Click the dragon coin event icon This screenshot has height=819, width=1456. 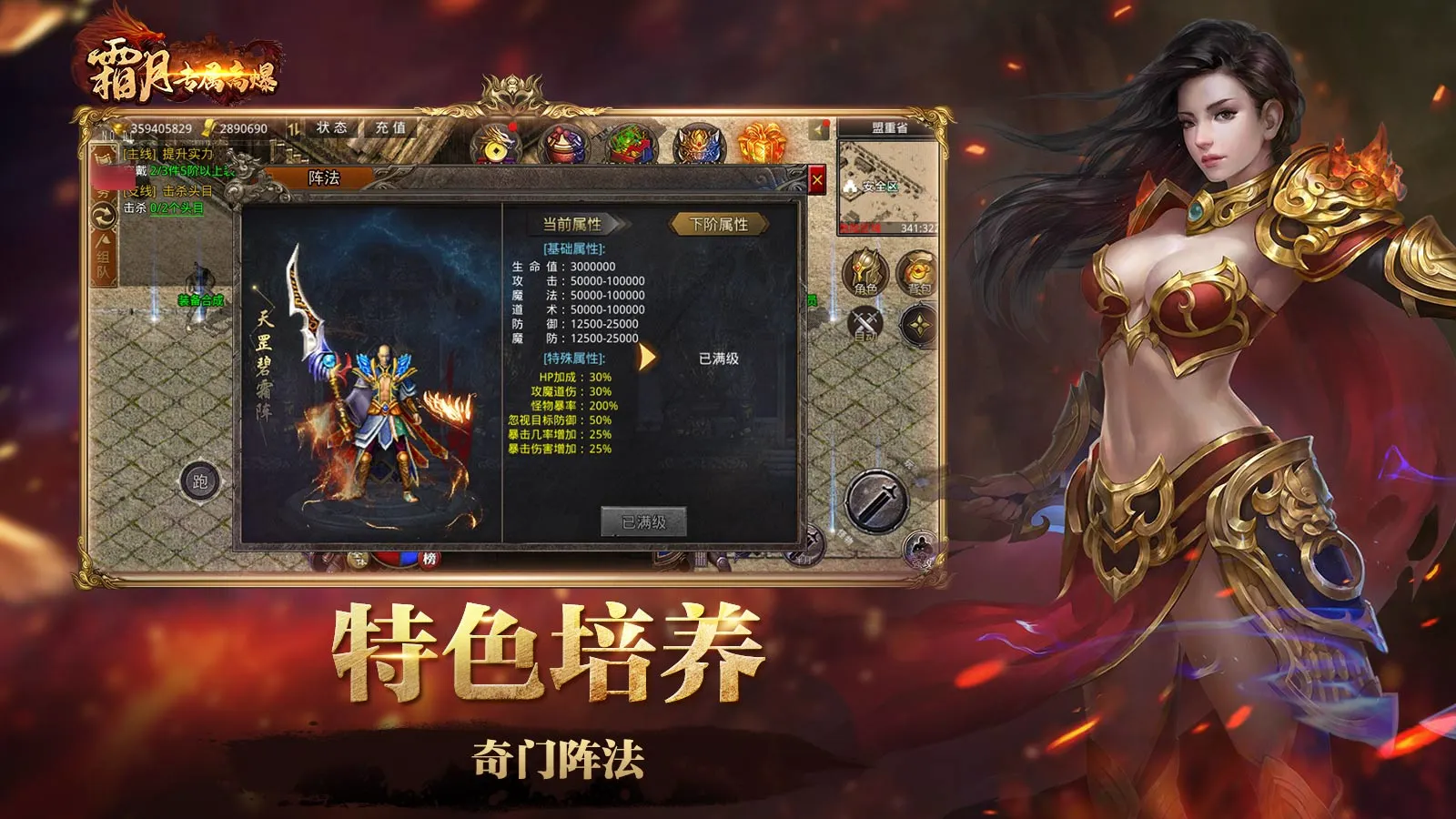pyautogui.click(x=496, y=146)
